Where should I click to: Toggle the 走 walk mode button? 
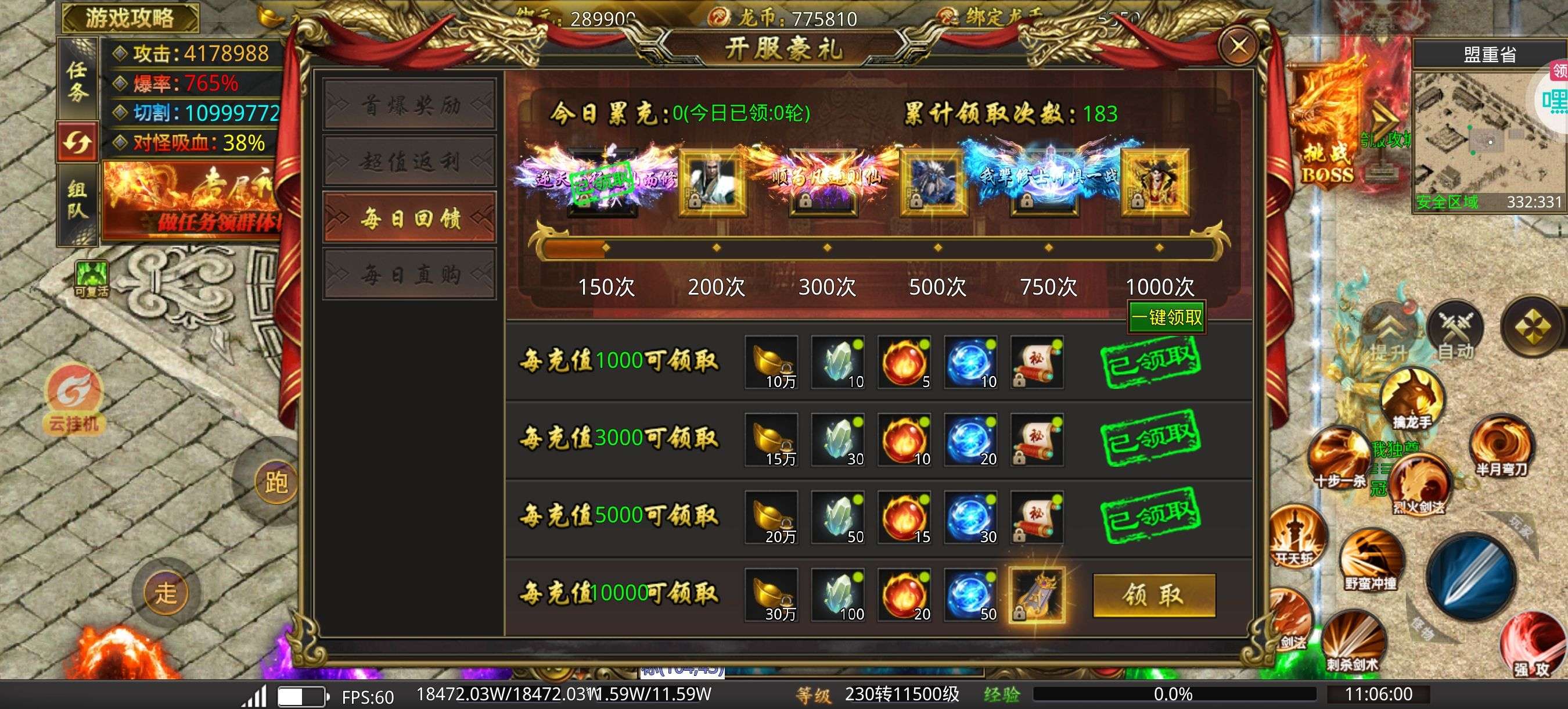(x=166, y=592)
